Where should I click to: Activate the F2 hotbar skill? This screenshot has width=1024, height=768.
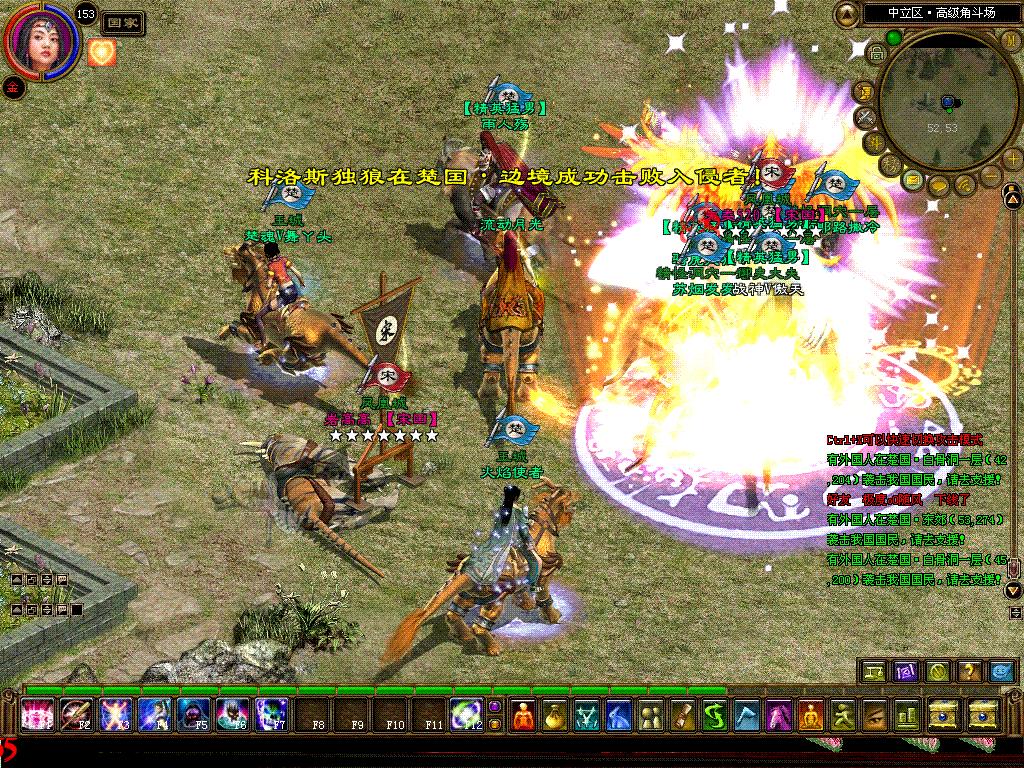76,714
